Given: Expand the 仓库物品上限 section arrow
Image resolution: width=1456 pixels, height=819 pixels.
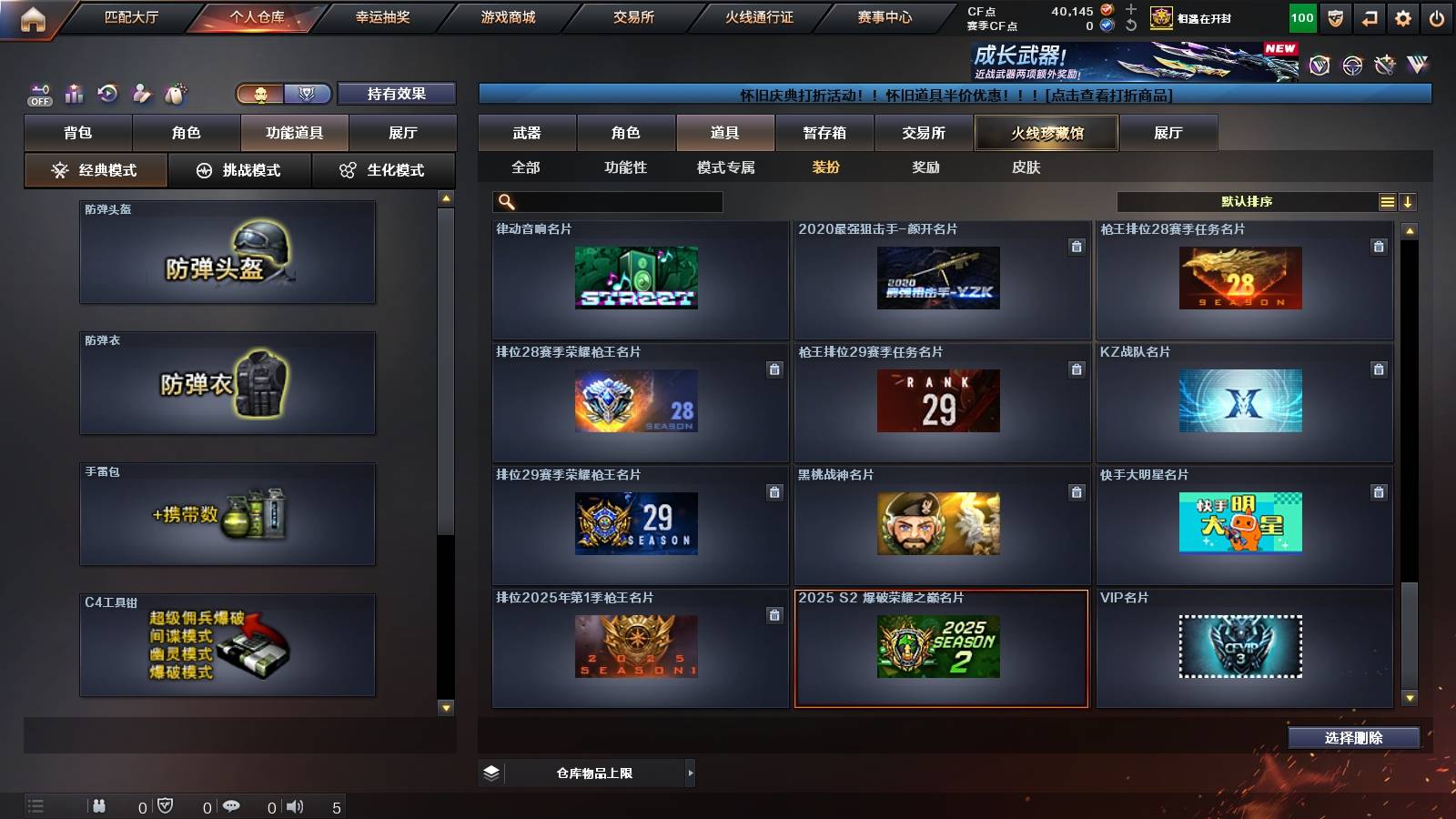Looking at the screenshot, I should tap(690, 773).
